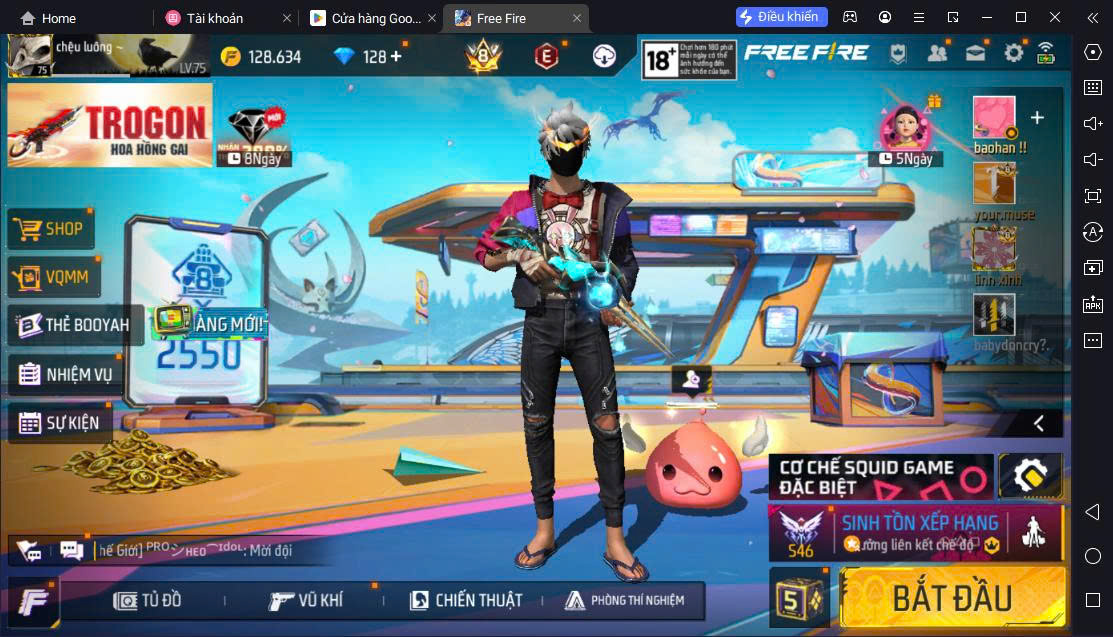Open the VQMM lucky spin menu
This screenshot has height=637, width=1113.
54,278
